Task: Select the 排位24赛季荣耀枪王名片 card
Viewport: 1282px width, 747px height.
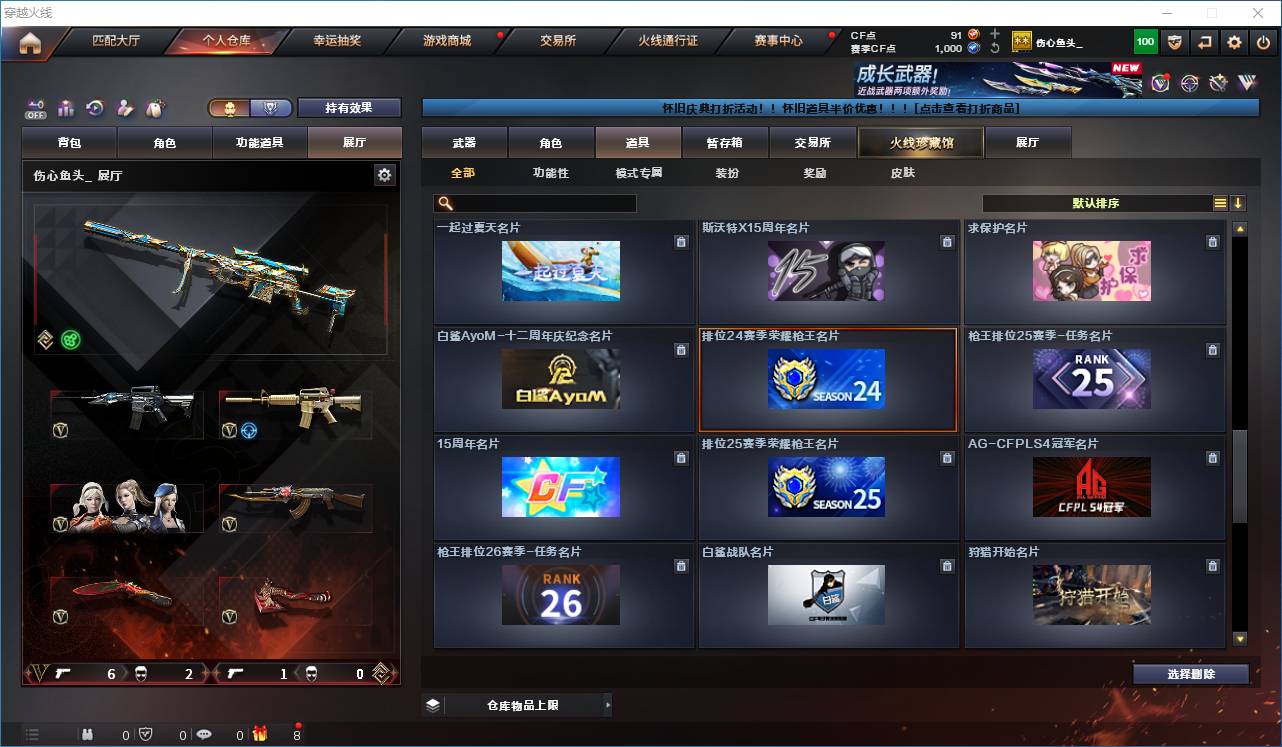Action: point(827,380)
